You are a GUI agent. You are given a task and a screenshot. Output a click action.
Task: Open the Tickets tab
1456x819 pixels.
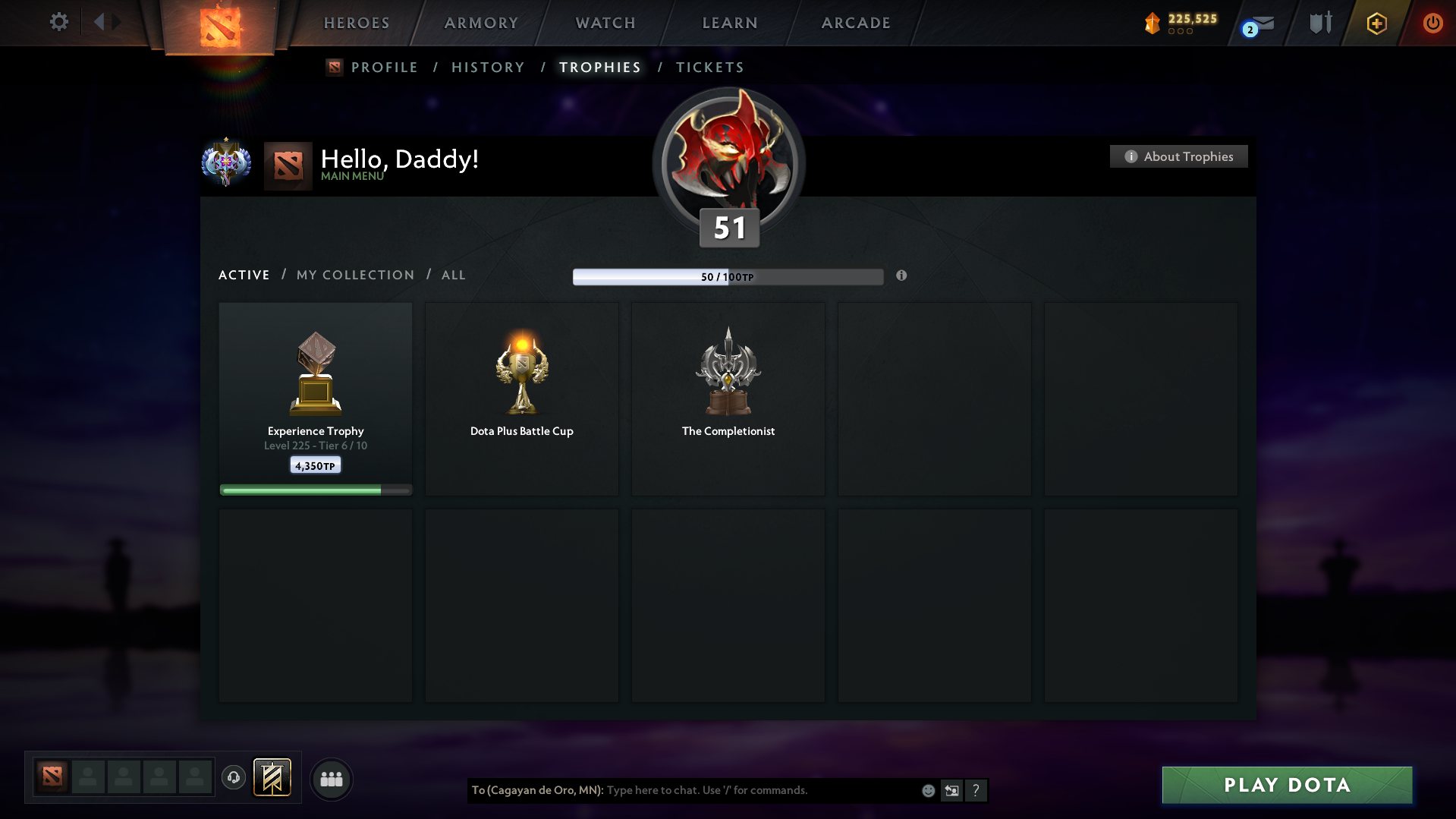[x=709, y=68]
